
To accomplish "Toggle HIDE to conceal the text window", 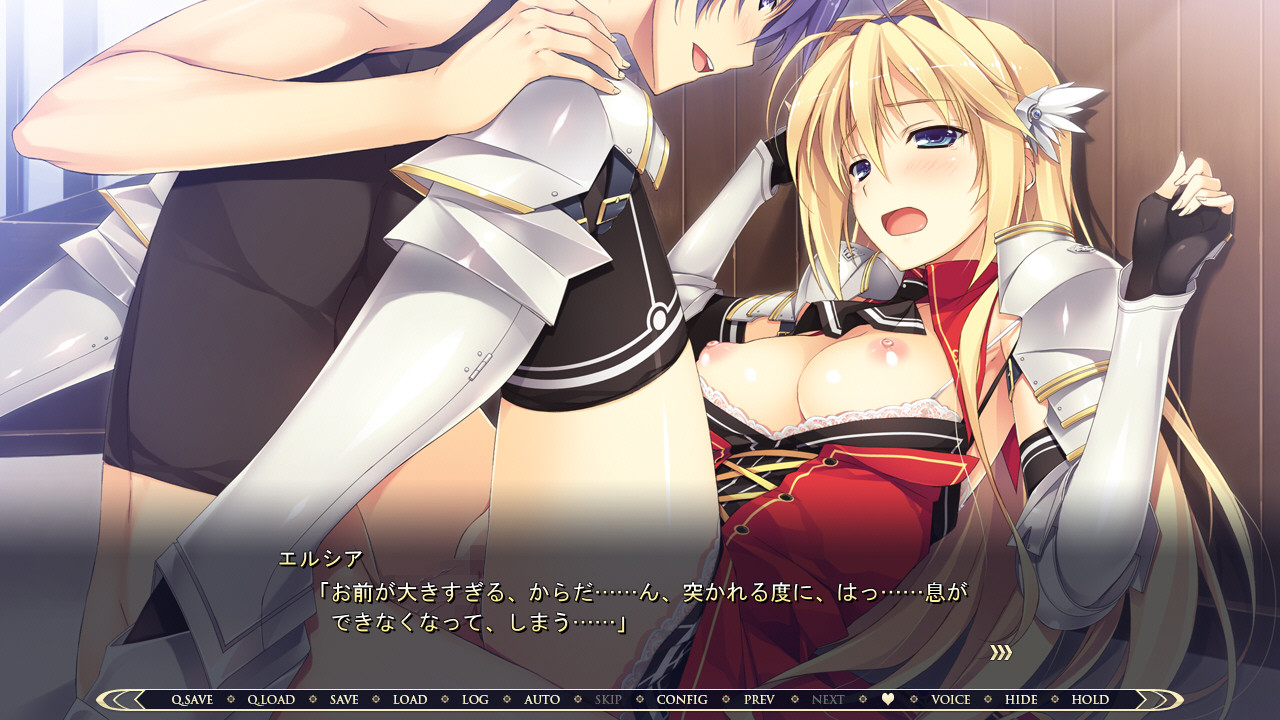I will [x=1023, y=699].
